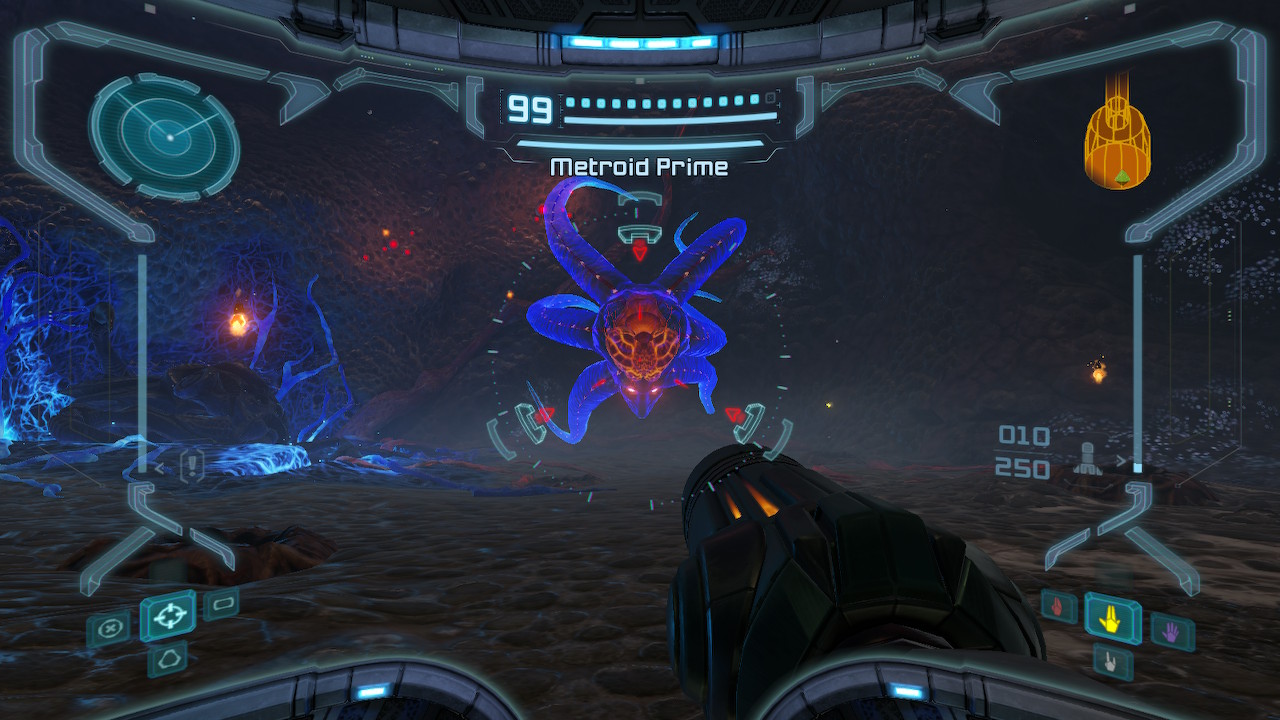1280x720 pixels.
Task: Activate the pentagon-shaped visor icon
Action: point(167,660)
